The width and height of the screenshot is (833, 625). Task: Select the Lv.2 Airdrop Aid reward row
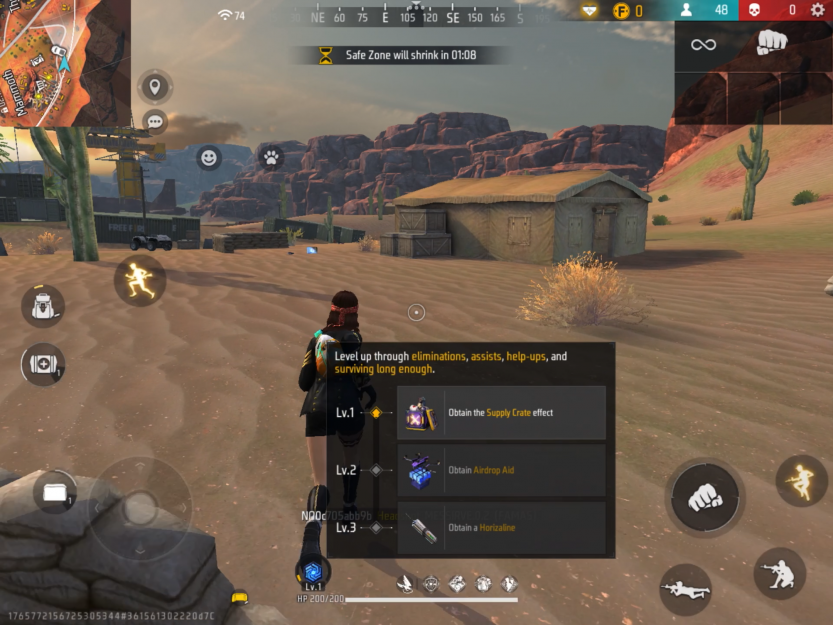(501, 470)
